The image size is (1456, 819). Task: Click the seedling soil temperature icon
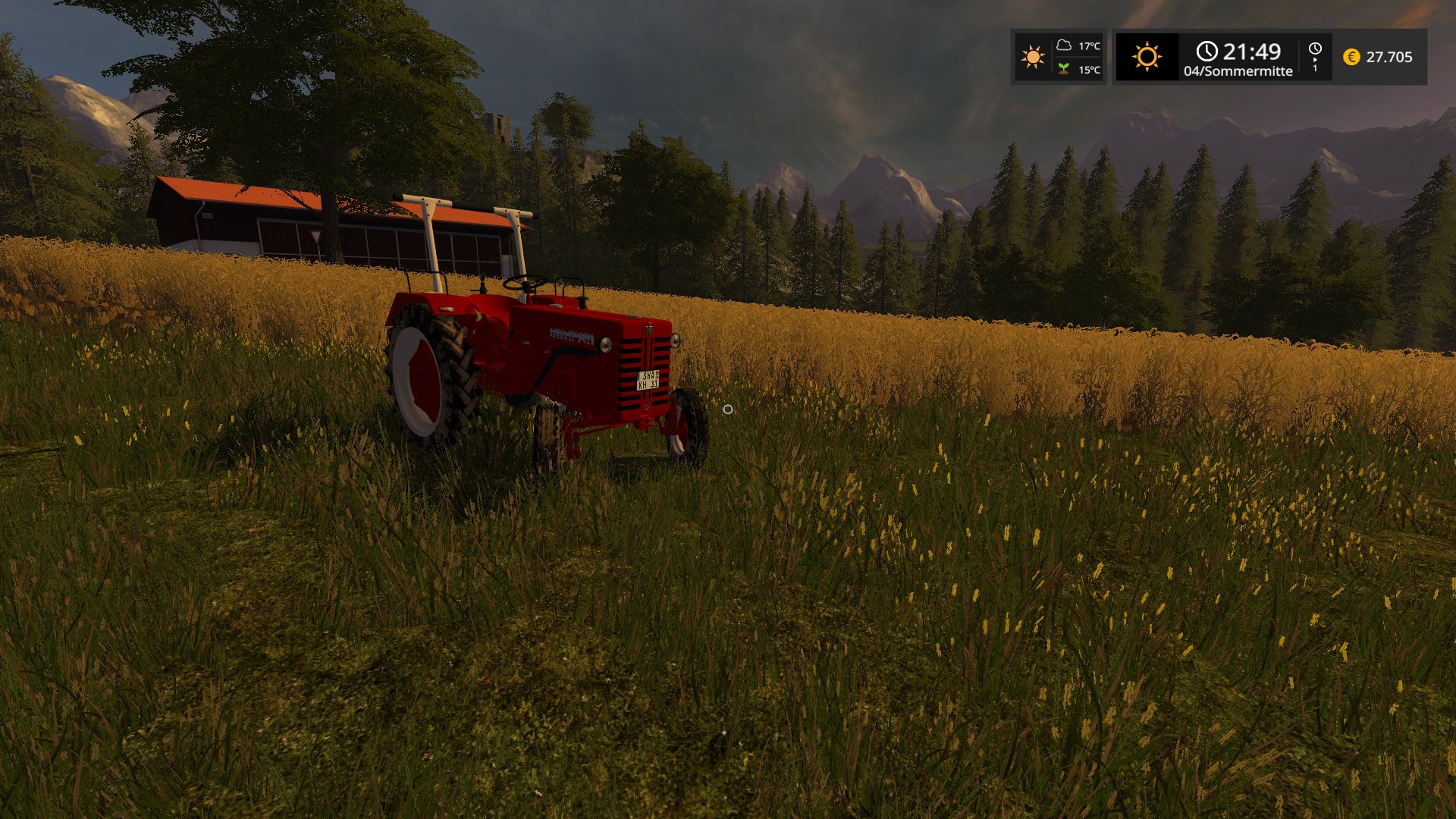point(1064,69)
